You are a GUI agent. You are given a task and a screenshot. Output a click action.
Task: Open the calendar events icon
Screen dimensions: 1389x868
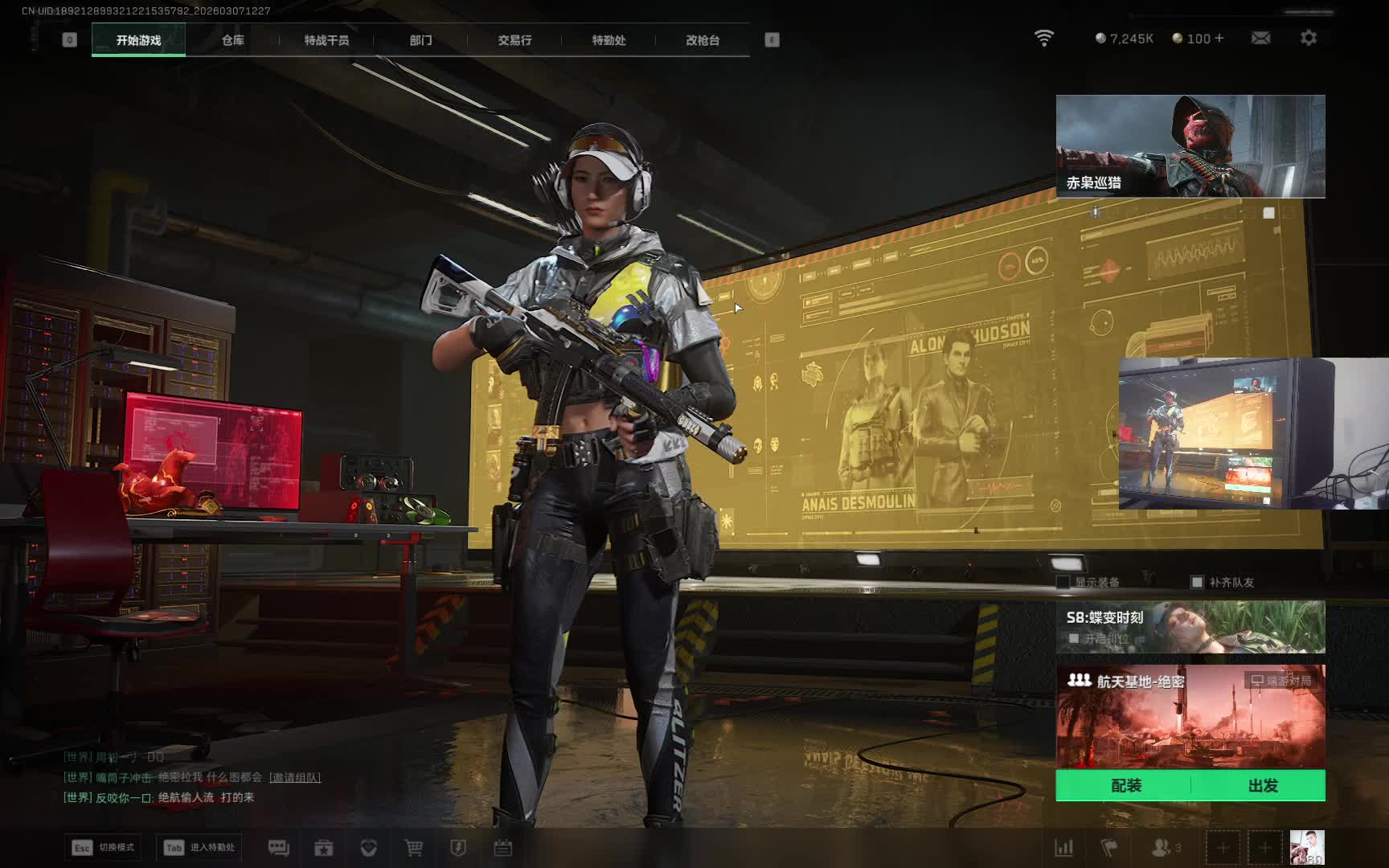pyautogui.click(x=503, y=848)
